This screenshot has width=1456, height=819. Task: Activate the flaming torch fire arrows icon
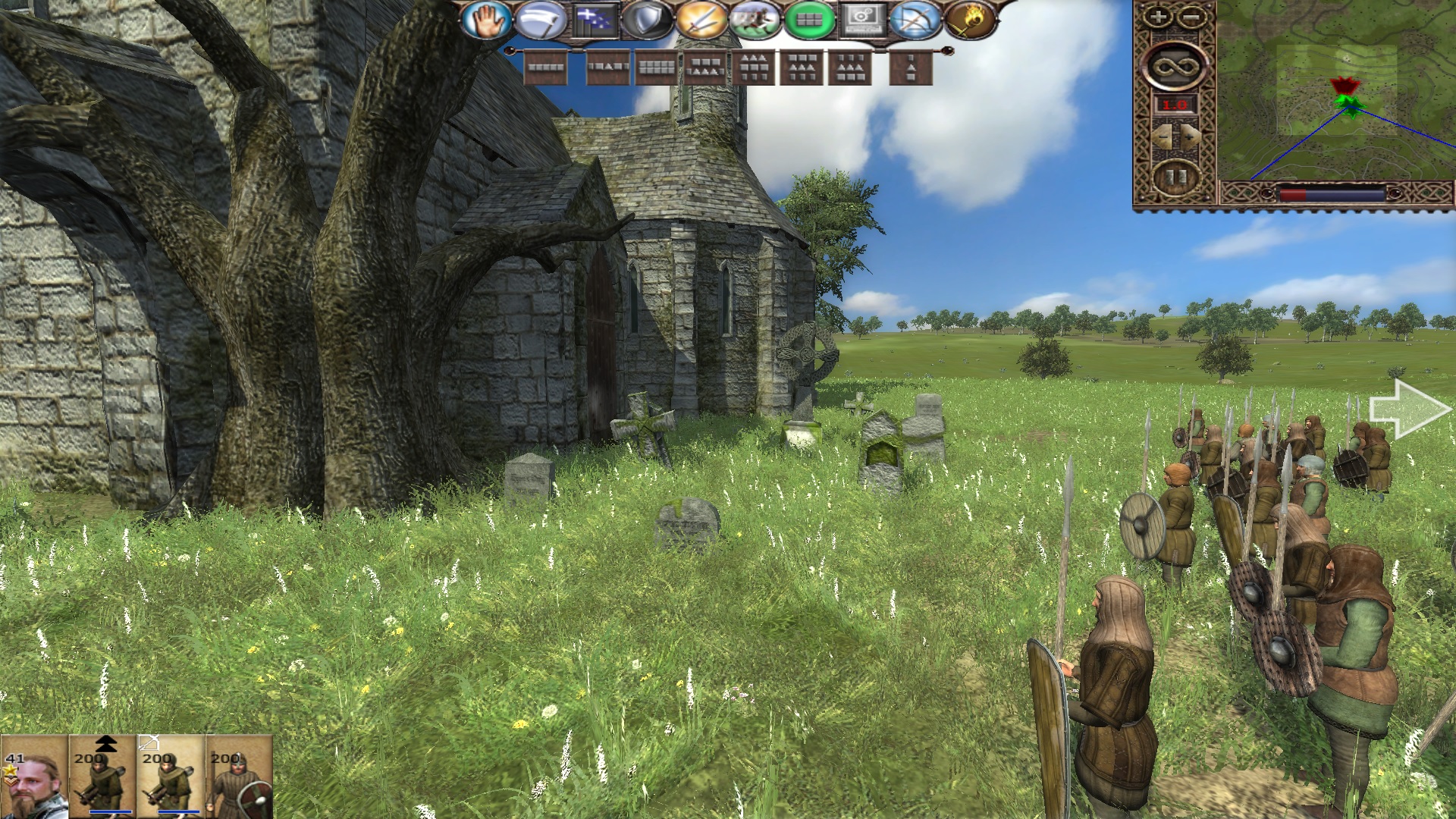(x=970, y=20)
